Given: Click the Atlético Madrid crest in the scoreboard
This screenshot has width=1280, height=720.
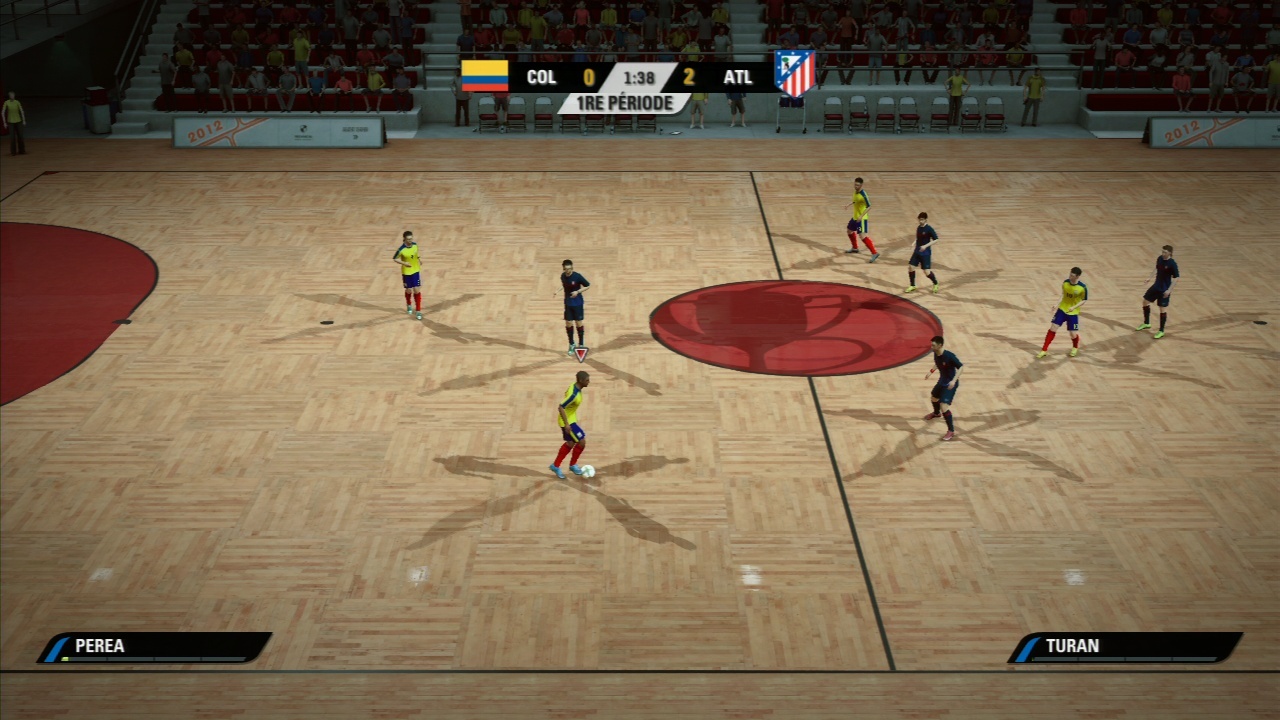Looking at the screenshot, I should click(x=795, y=73).
